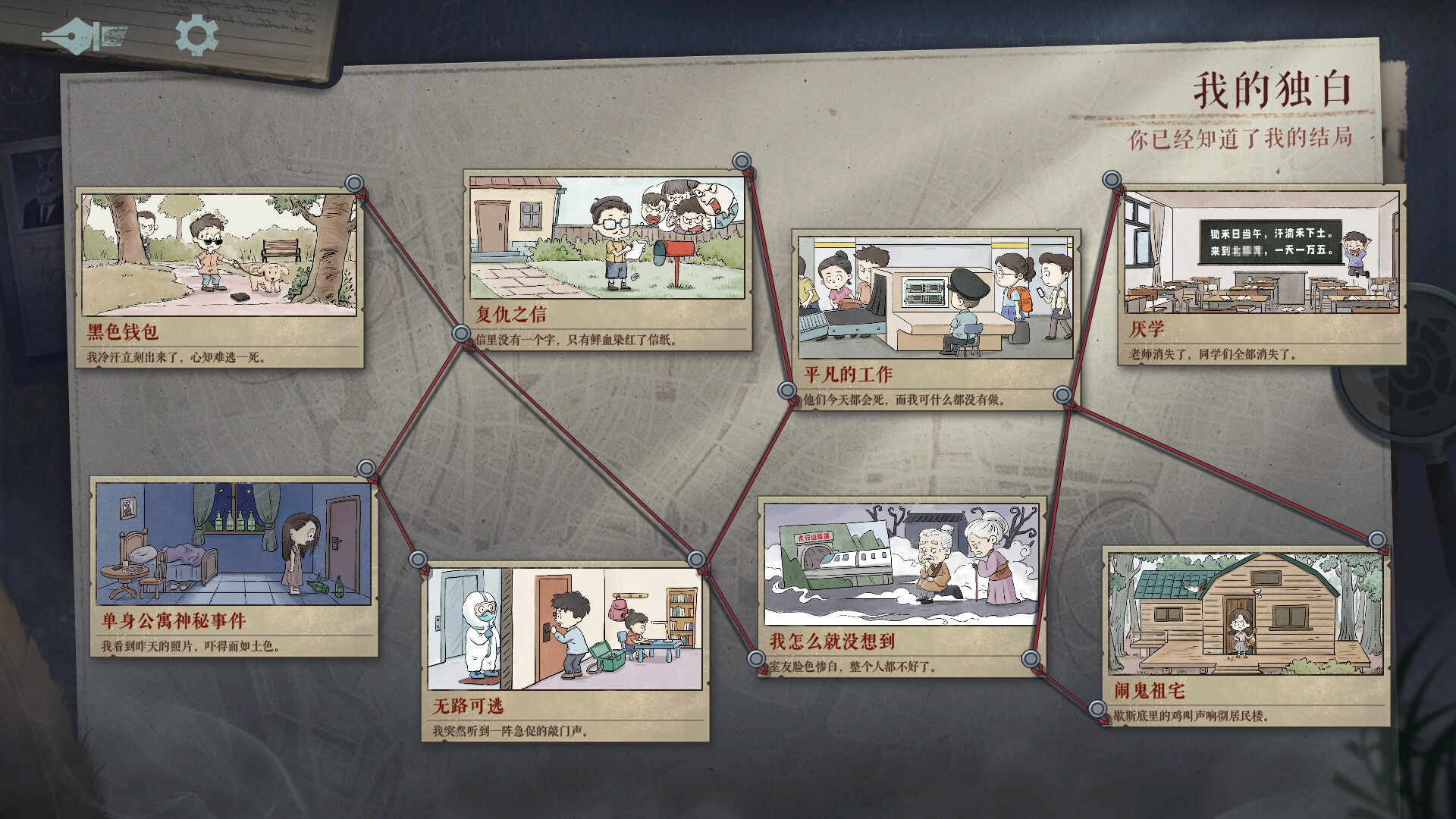Open the 黑色钱包 story card
This screenshot has width=1456, height=819.
(218, 258)
